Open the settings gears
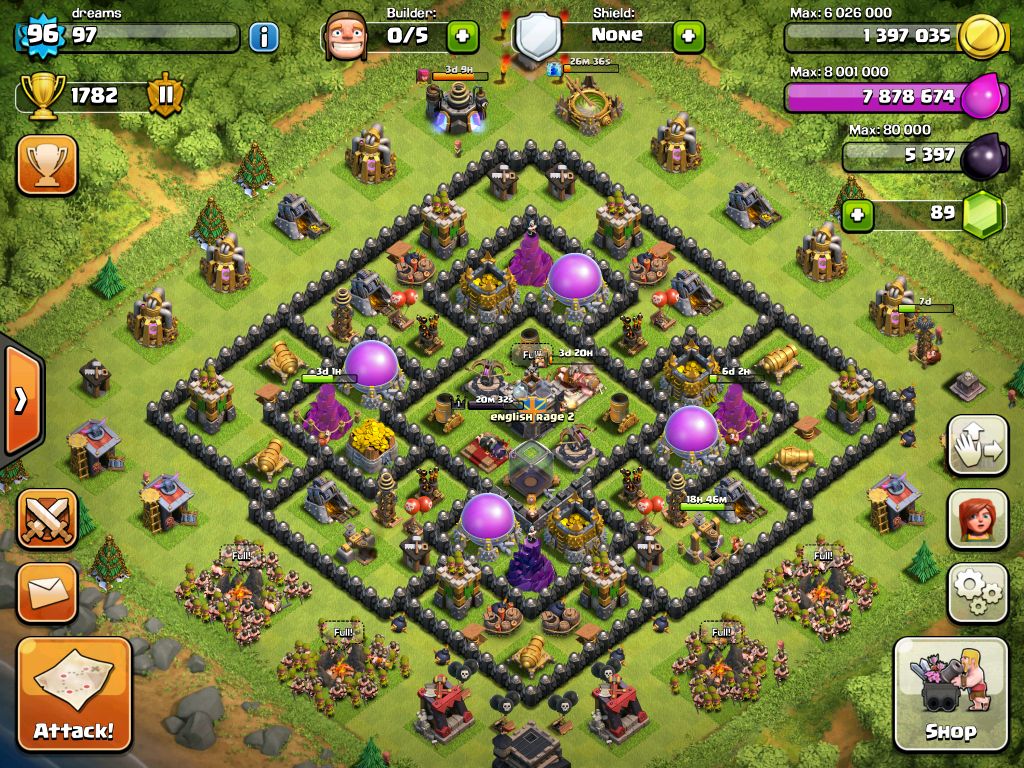Viewport: 1024px width, 768px height. coord(978,593)
